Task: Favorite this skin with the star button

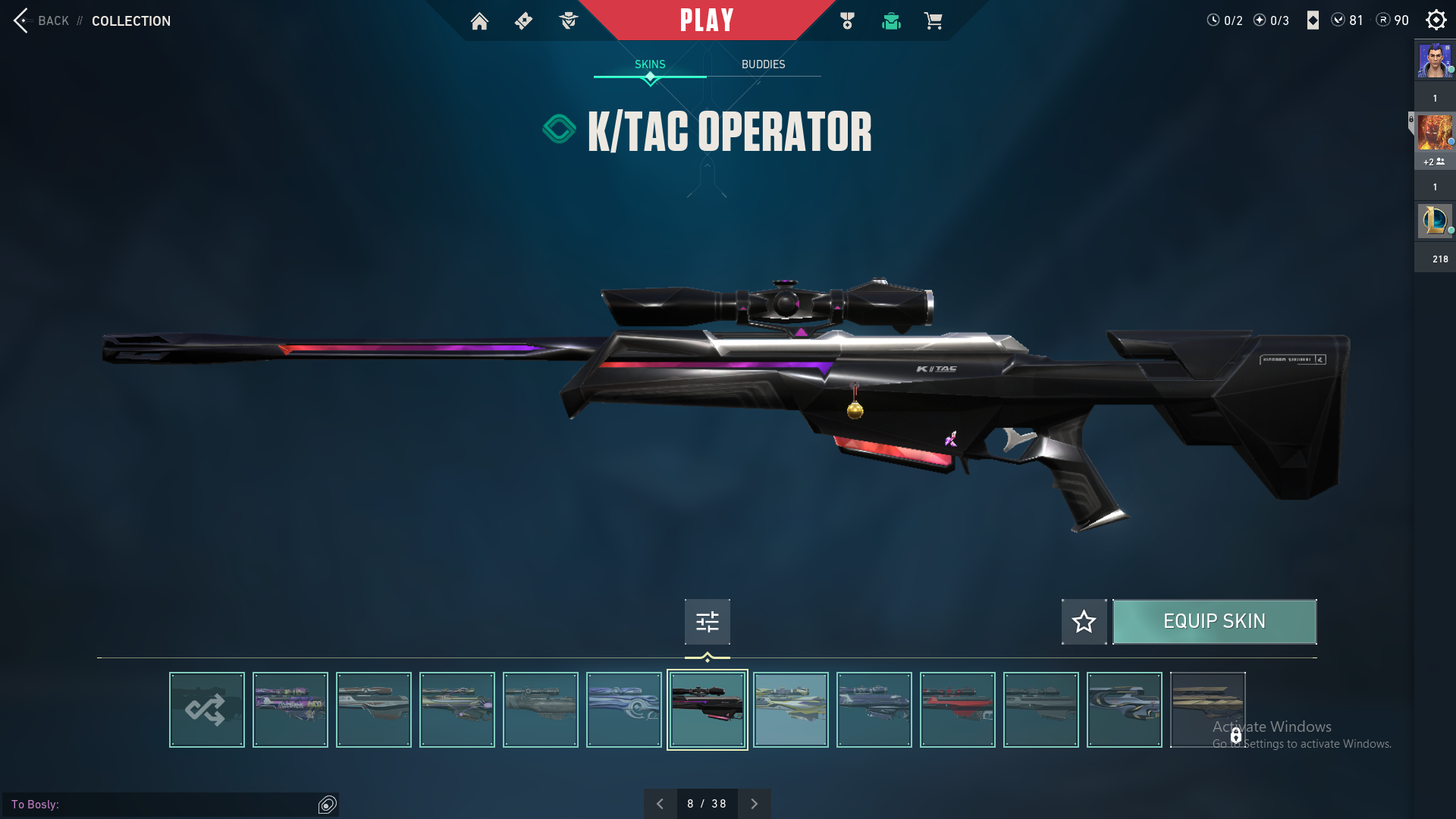Action: pos(1084,622)
